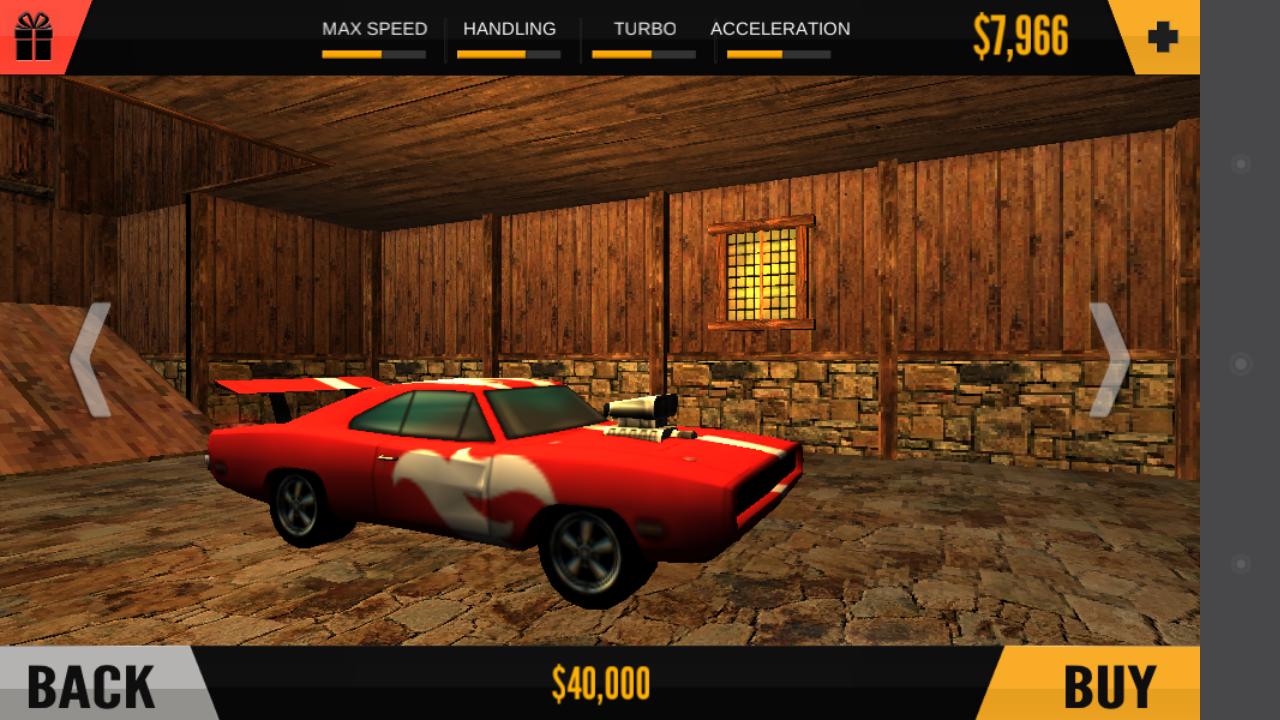Show the next car with right arrow

(1108, 359)
